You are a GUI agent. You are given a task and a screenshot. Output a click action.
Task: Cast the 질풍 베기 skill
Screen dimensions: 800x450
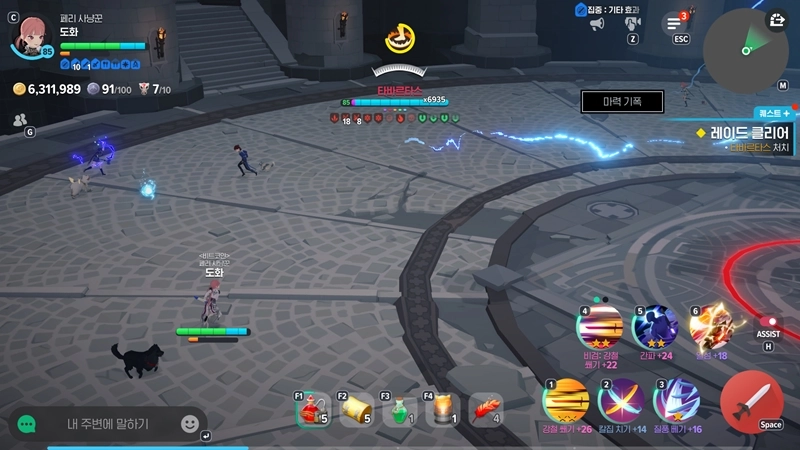[x=676, y=401]
